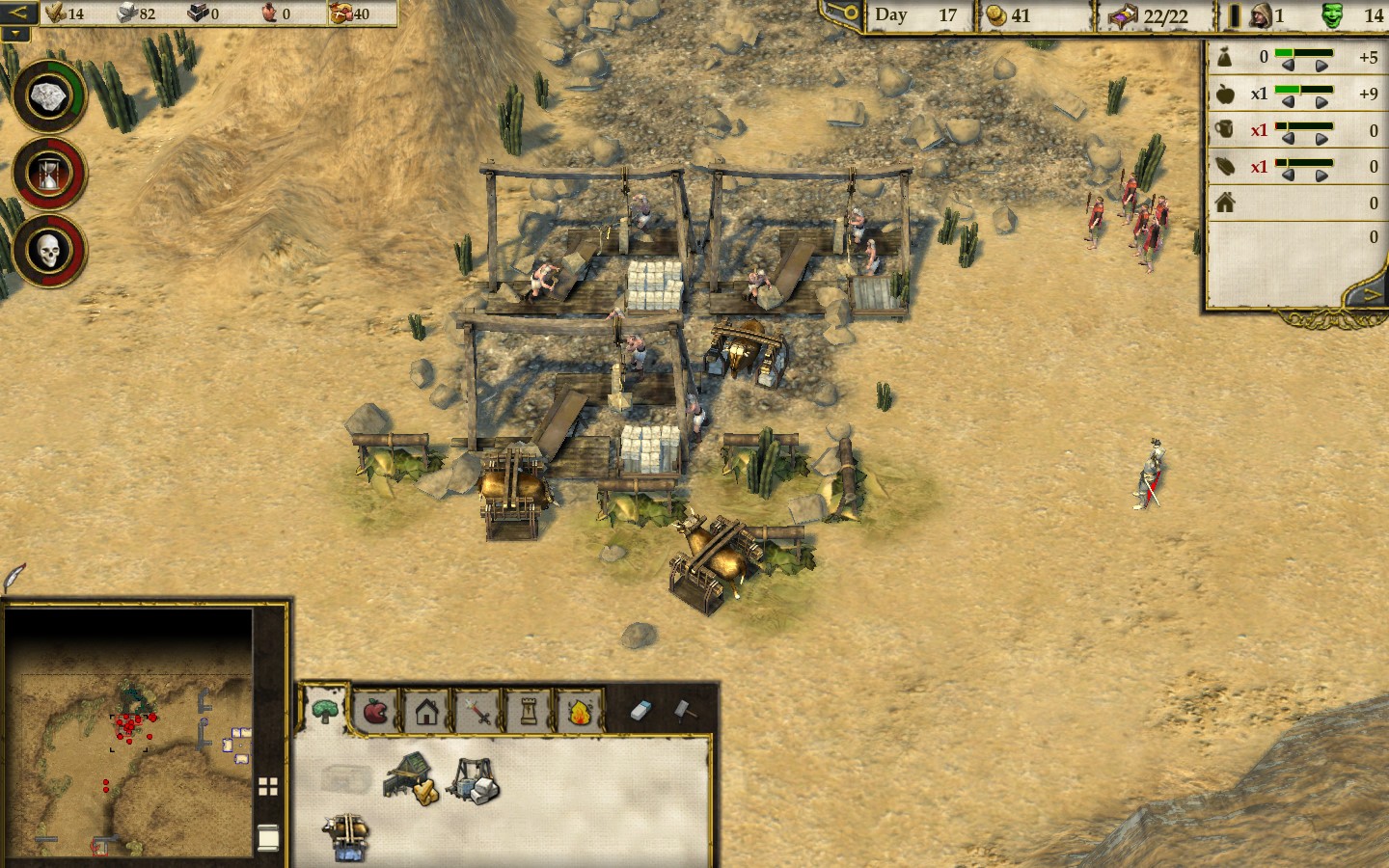Switch to the castle tower tab
The image size is (1389, 868).
pyautogui.click(x=529, y=712)
